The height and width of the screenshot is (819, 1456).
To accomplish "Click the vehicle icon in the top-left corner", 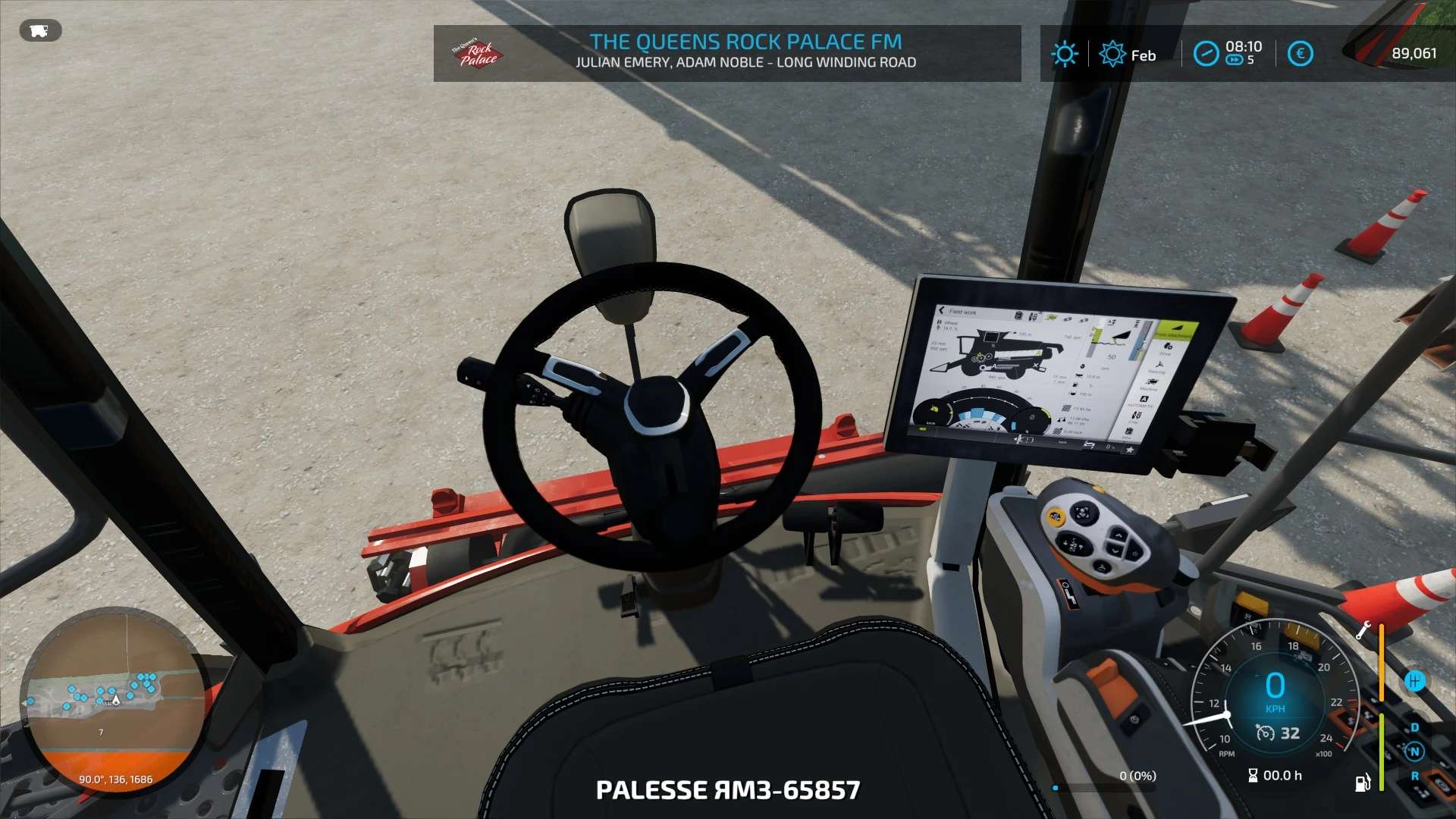I will [x=40, y=31].
